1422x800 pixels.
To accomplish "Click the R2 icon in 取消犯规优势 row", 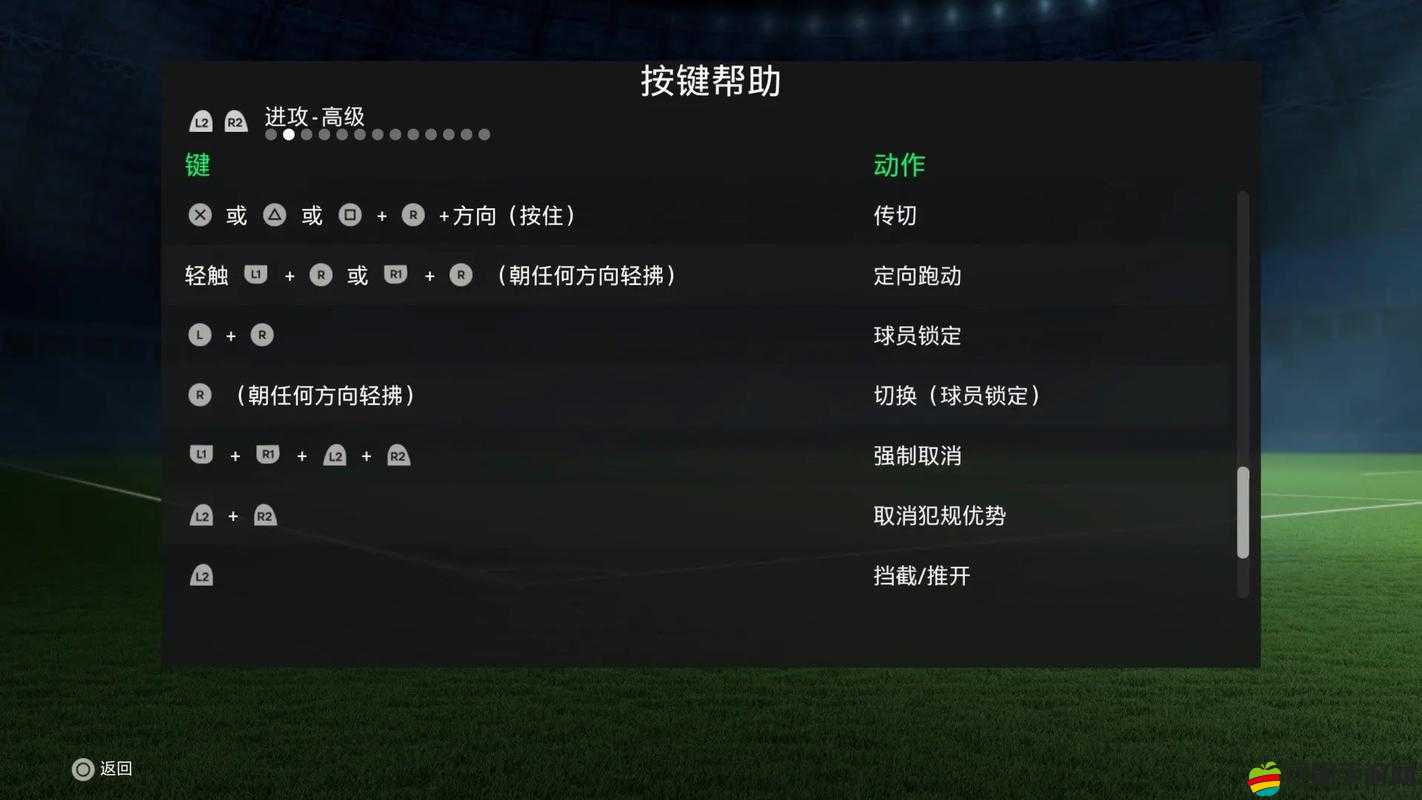I will click(265, 515).
